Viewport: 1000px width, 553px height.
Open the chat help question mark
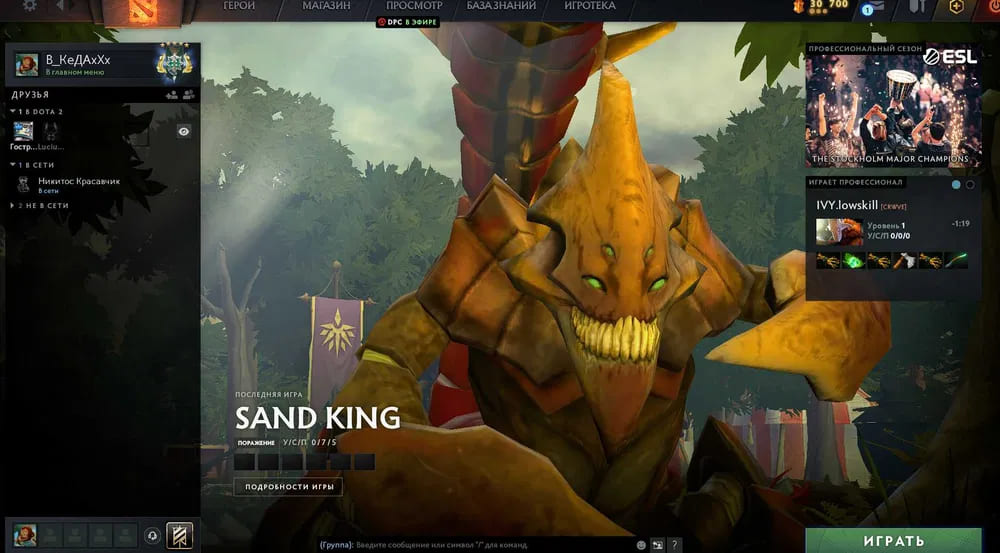[x=675, y=545]
